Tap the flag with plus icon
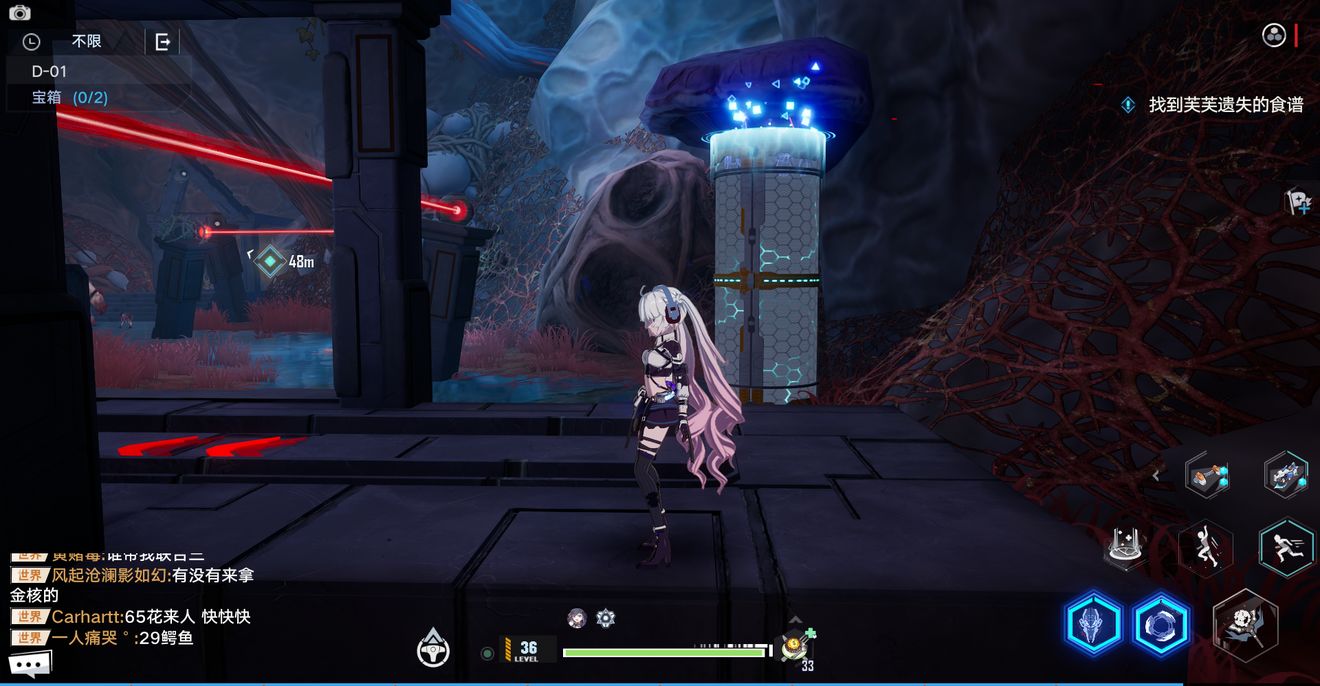The width and height of the screenshot is (1320, 686). point(1297,203)
